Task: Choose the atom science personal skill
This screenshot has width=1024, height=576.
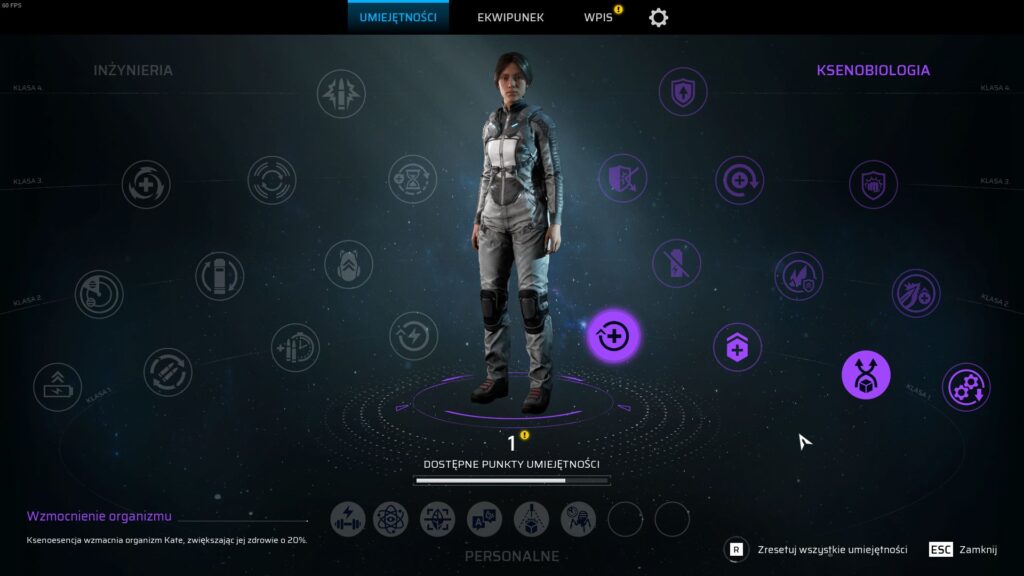Action: click(x=391, y=519)
